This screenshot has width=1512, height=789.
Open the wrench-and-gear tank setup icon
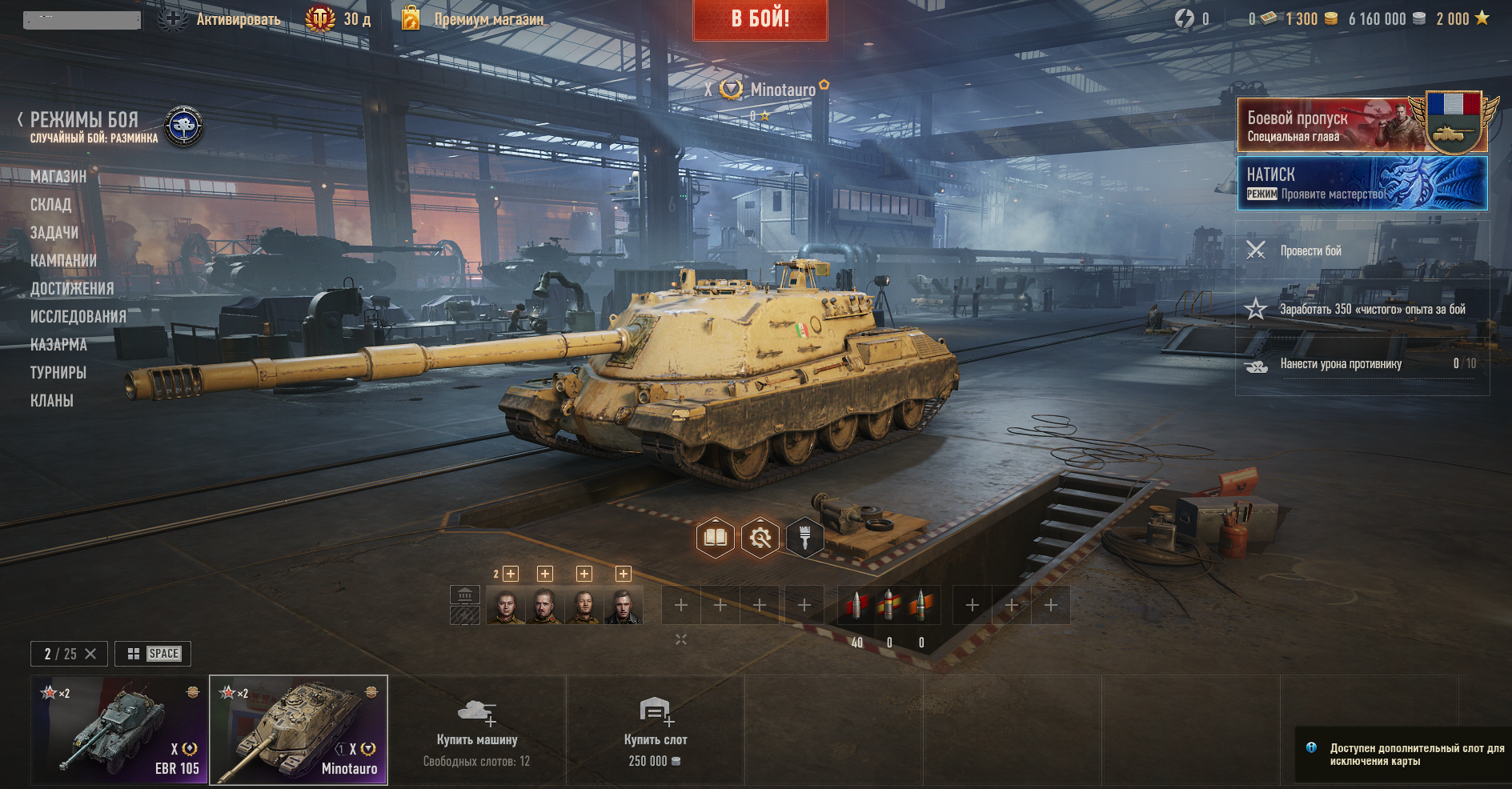coord(760,538)
